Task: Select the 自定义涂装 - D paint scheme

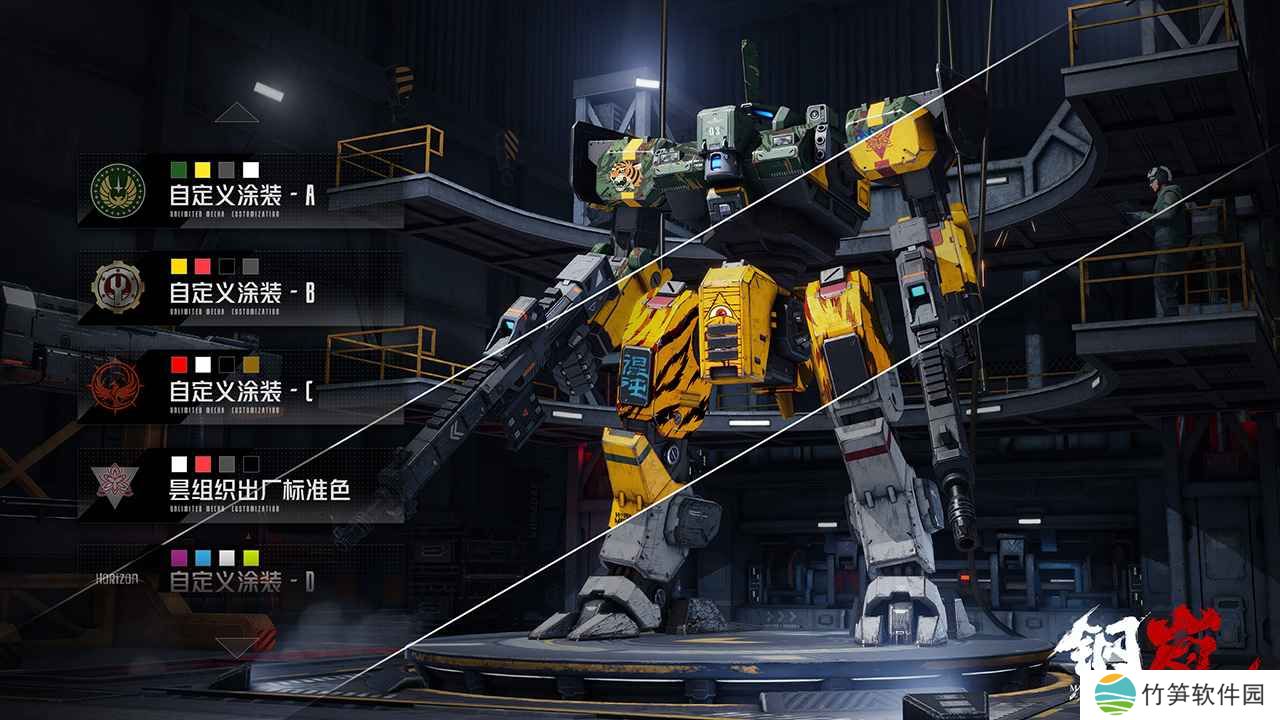Action: point(240,576)
